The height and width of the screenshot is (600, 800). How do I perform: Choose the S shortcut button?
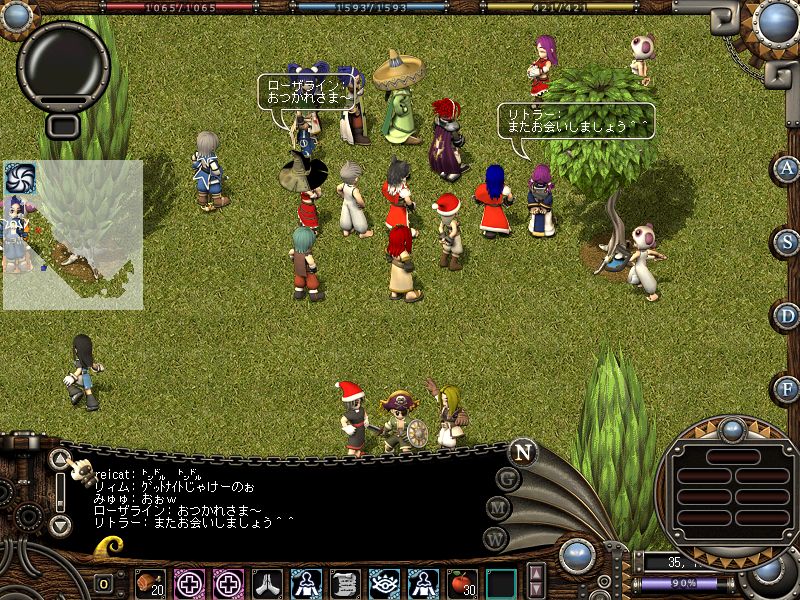788,242
